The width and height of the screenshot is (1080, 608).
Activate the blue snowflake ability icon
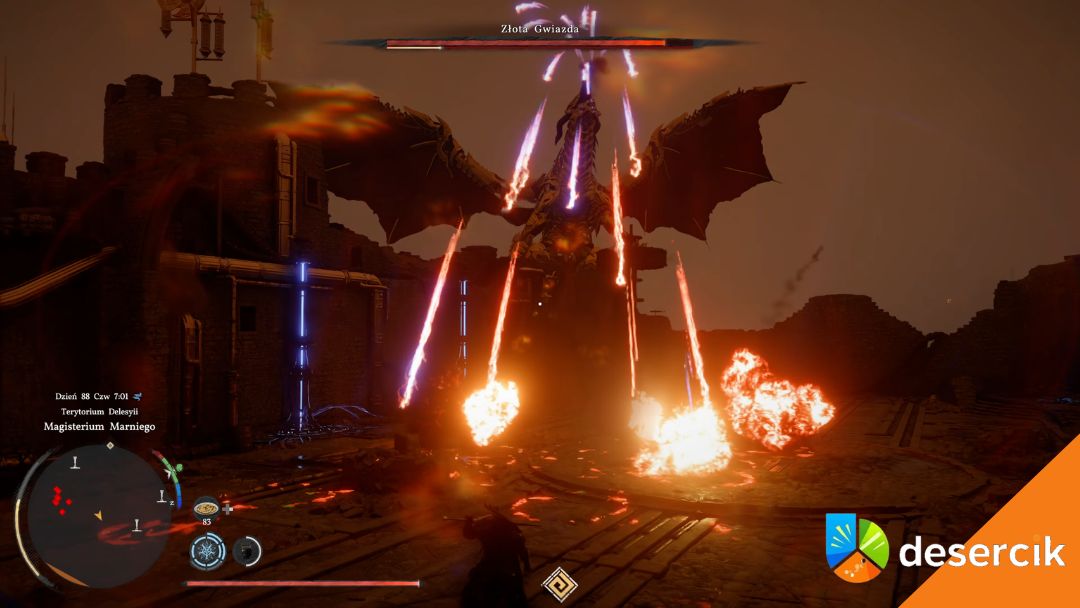(207, 551)
